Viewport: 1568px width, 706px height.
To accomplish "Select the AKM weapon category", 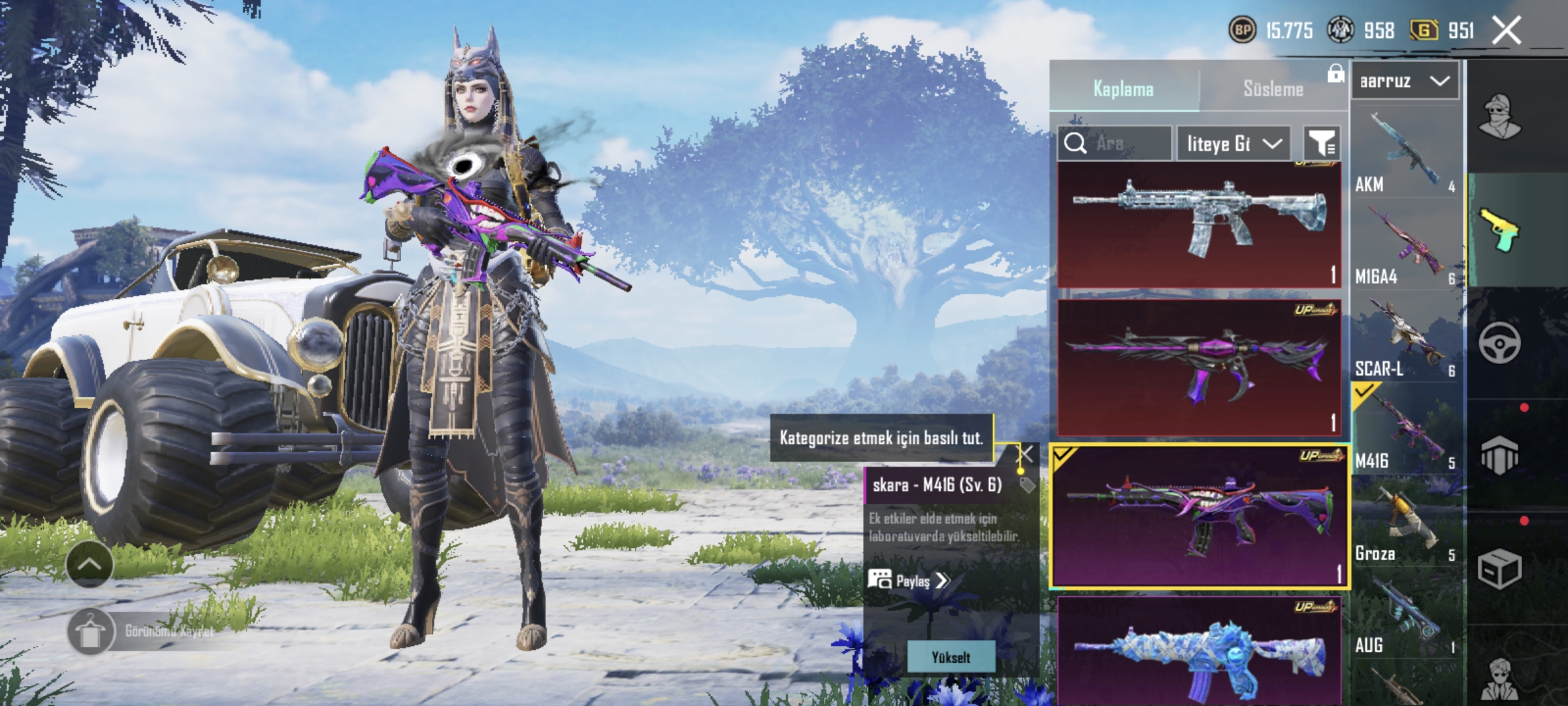I will pyautogui.click(x=1406, y=154).
